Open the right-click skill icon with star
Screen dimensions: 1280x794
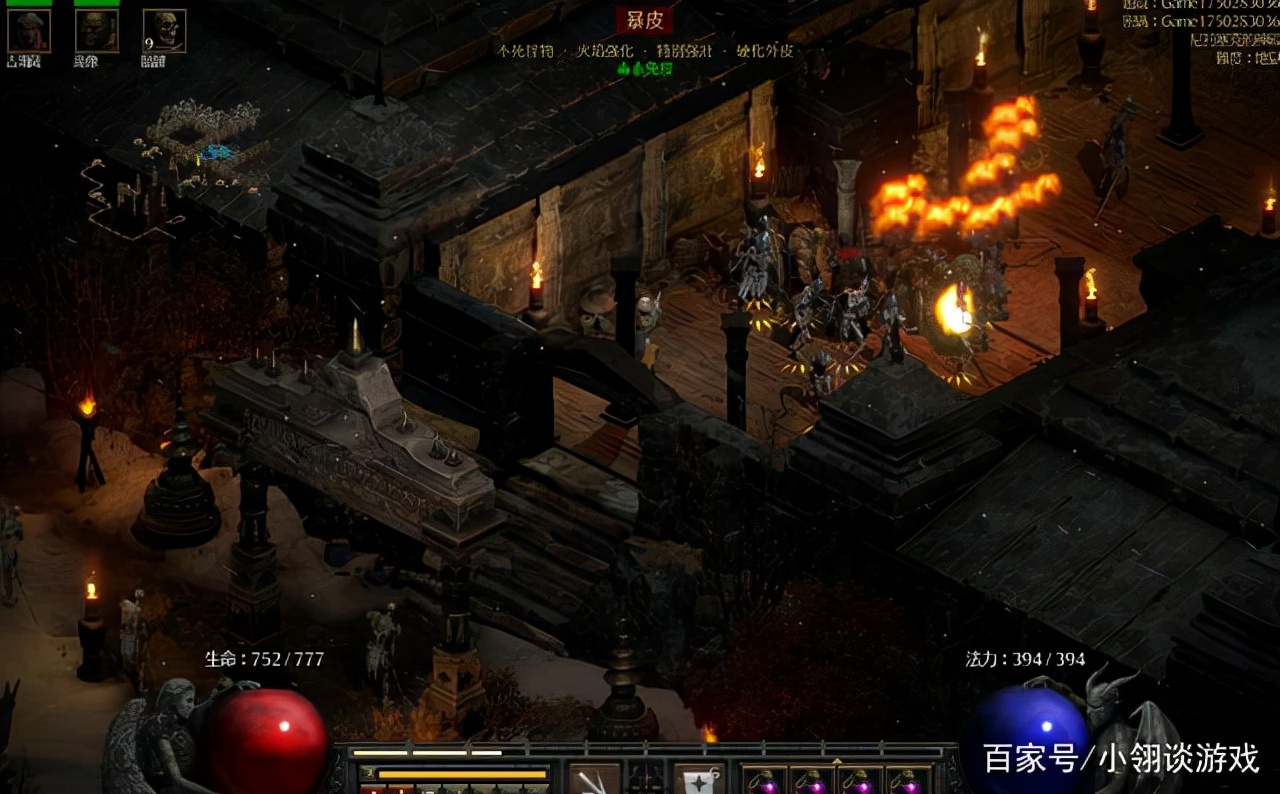[x=699, y=780]
